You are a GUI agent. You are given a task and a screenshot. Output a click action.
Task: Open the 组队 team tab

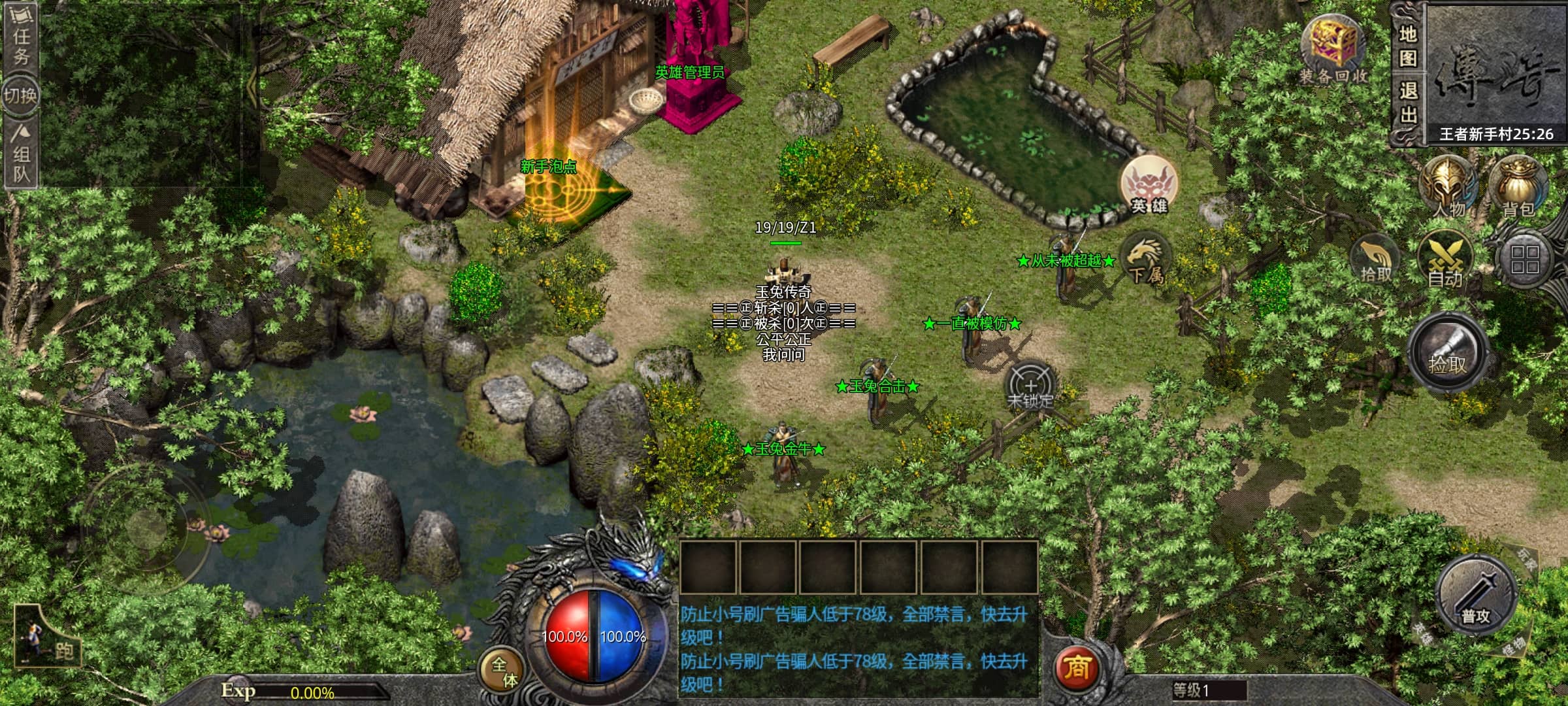click(21, 156)
